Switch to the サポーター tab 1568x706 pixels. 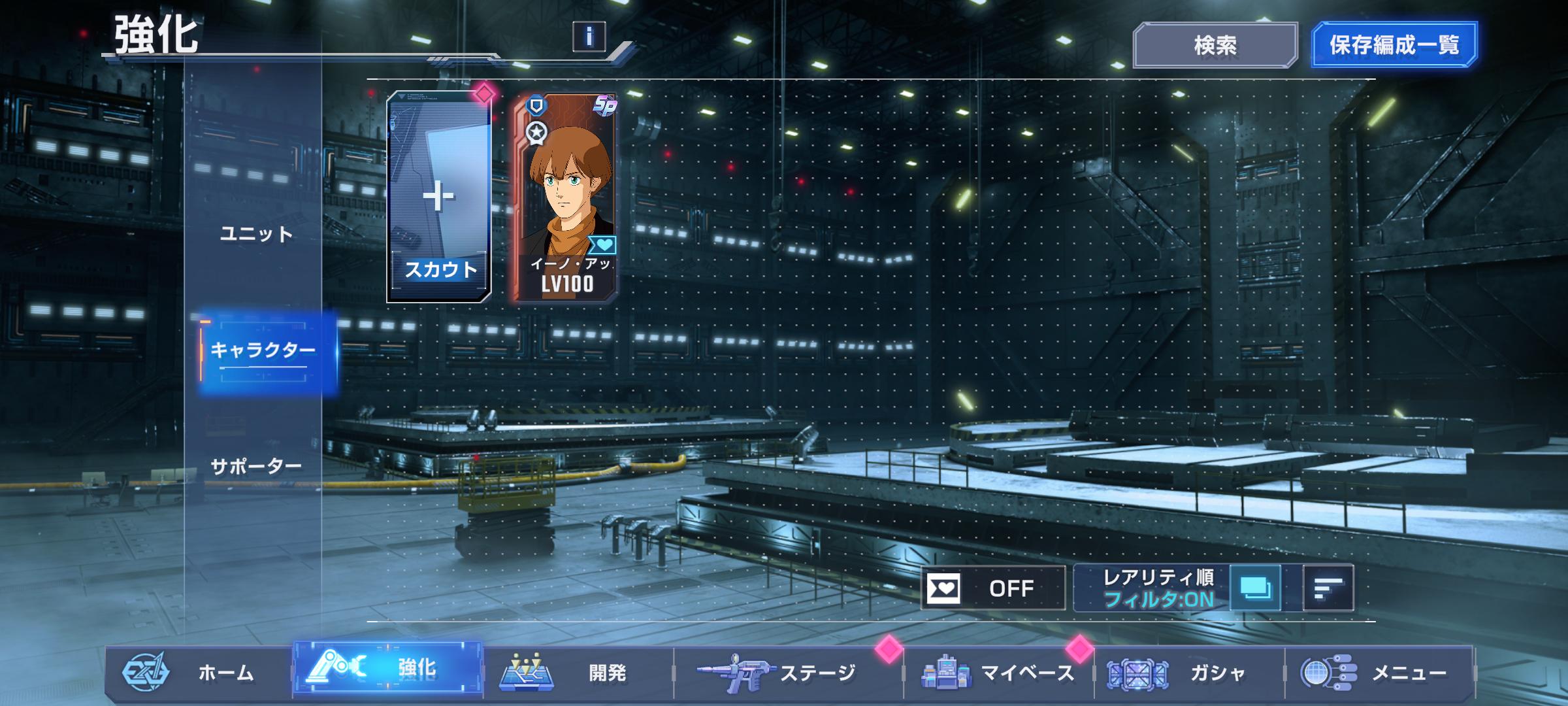tap(256, 467)
